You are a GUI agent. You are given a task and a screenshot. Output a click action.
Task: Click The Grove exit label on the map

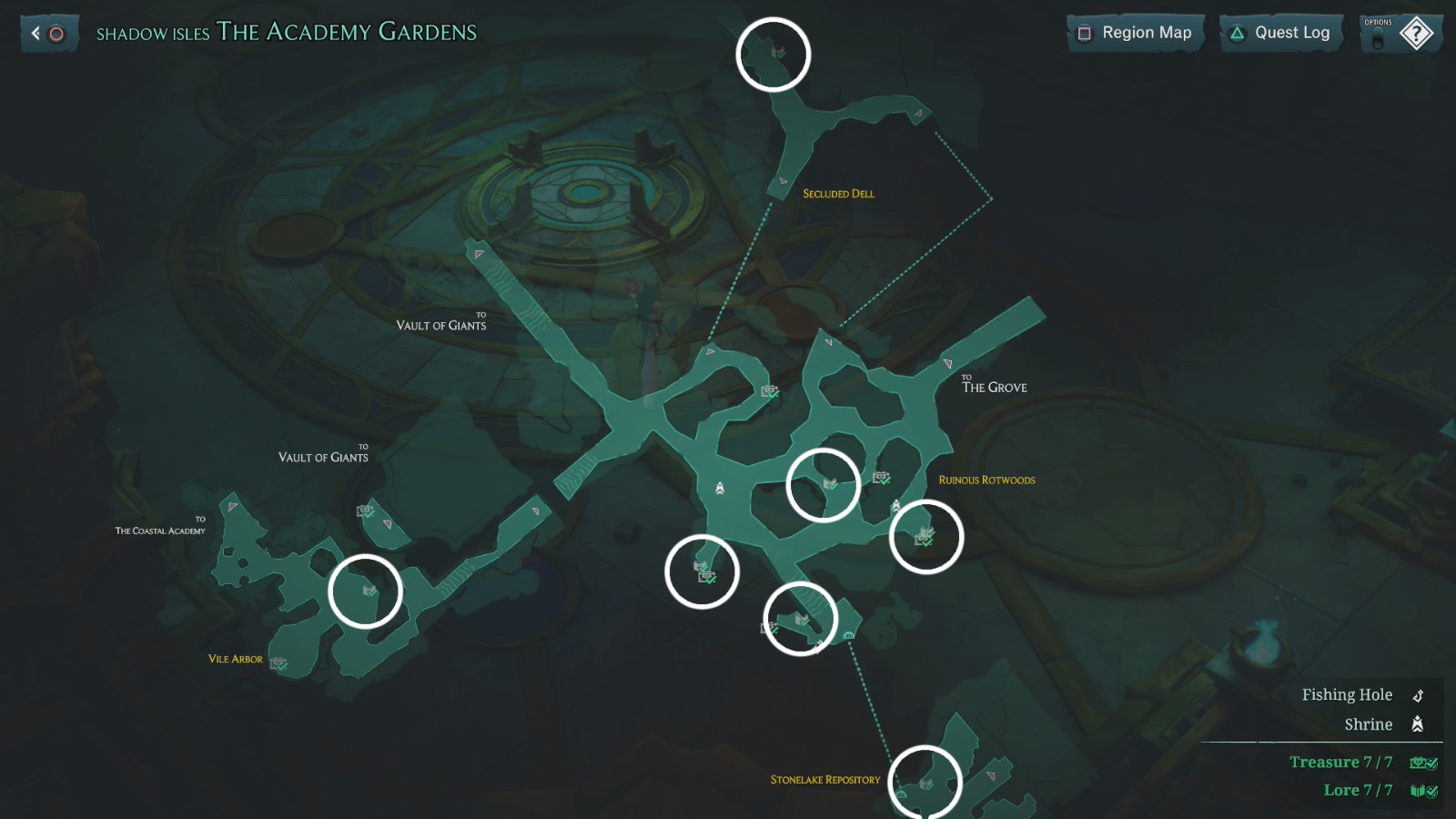(993, 386)
